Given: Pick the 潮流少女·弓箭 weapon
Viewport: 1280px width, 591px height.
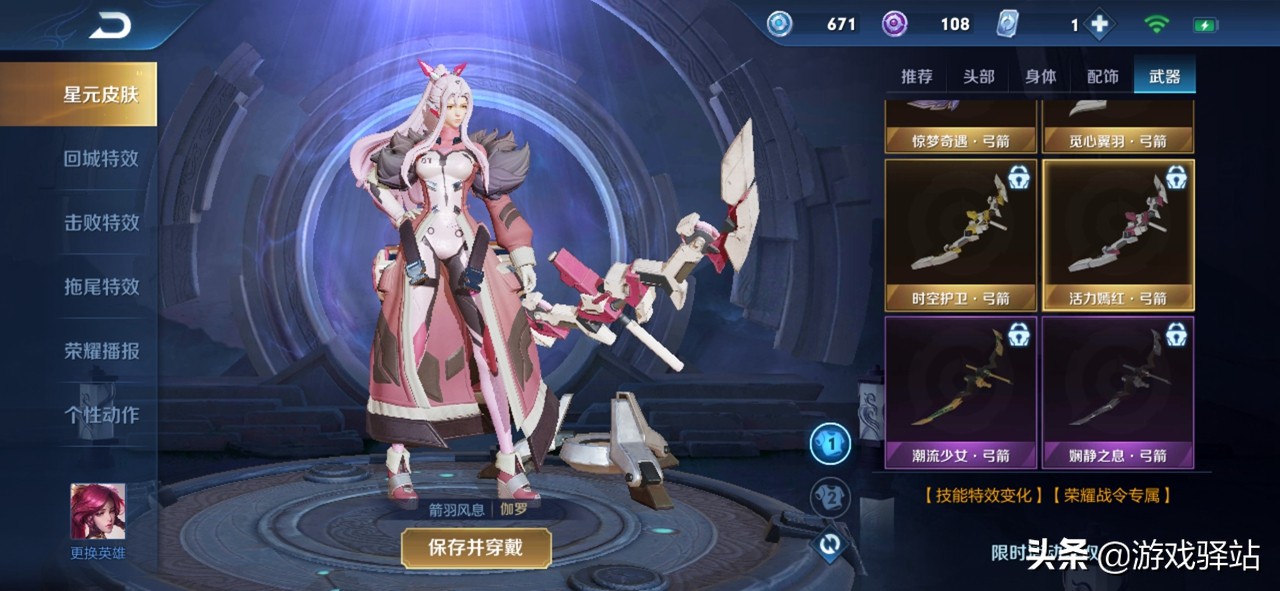Looking at the screenshot, I should click(960, 392).
